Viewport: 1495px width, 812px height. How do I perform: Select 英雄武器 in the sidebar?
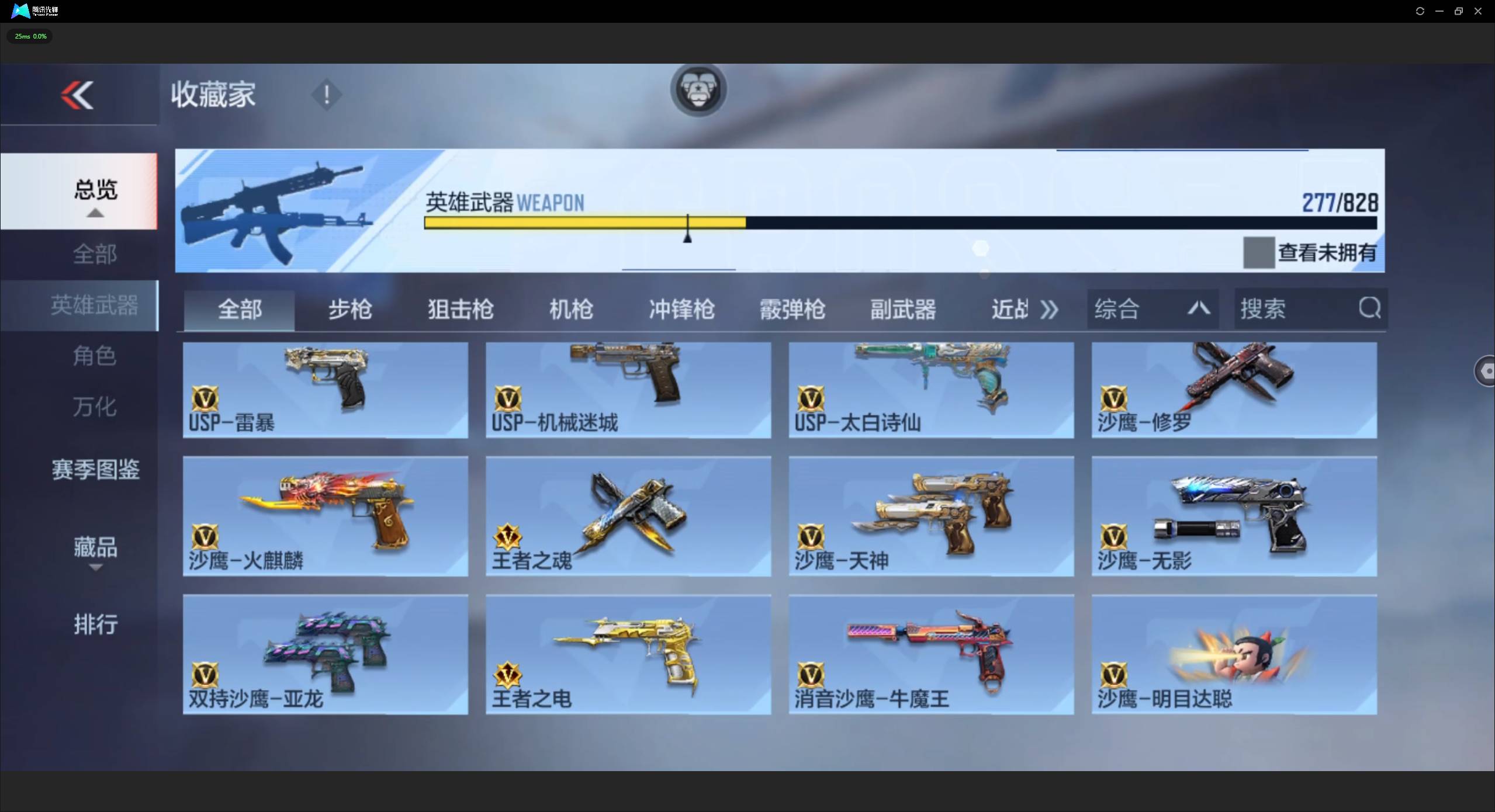95,304
